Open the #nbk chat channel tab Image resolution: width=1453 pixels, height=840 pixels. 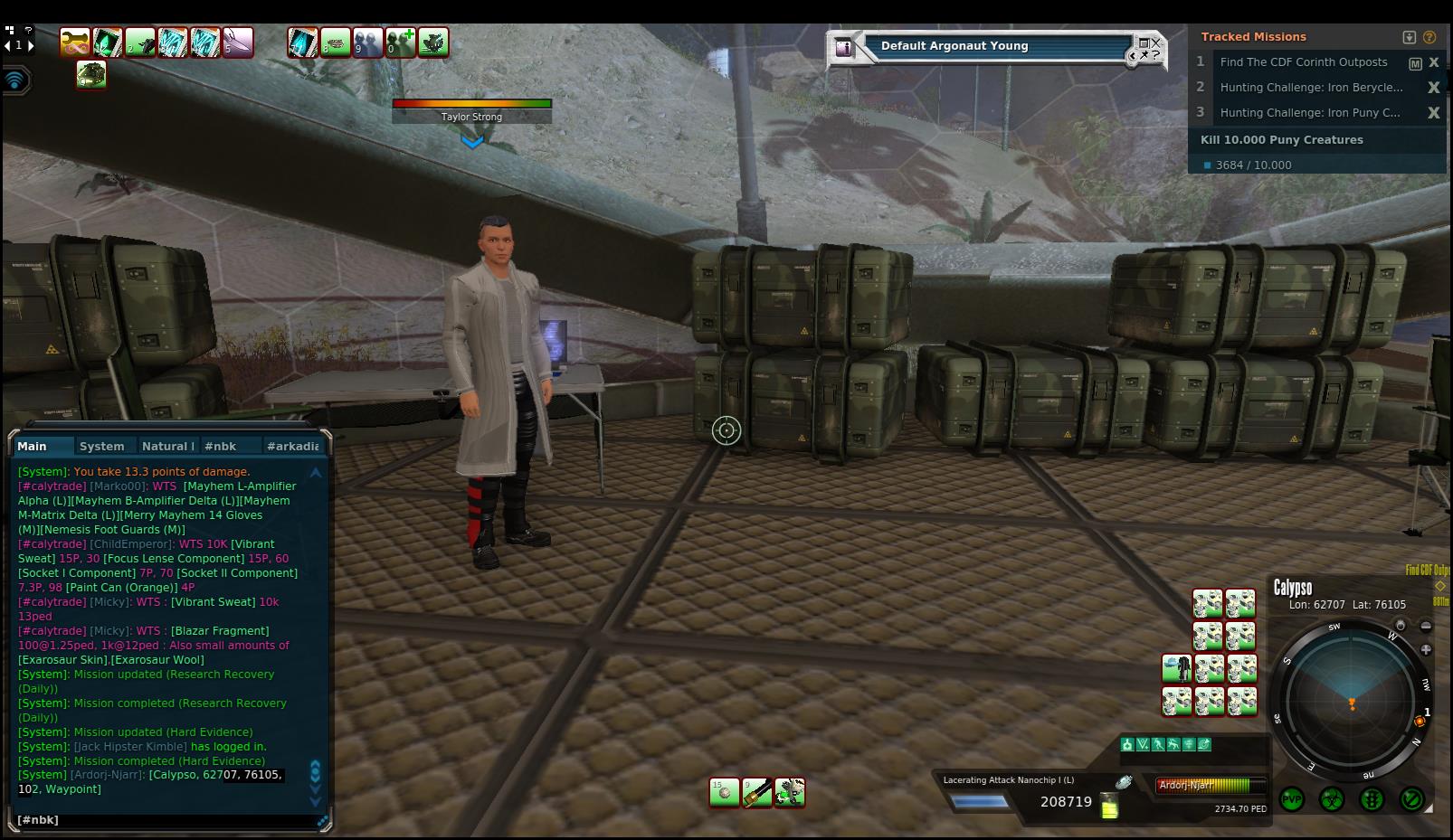pos(220,446)
